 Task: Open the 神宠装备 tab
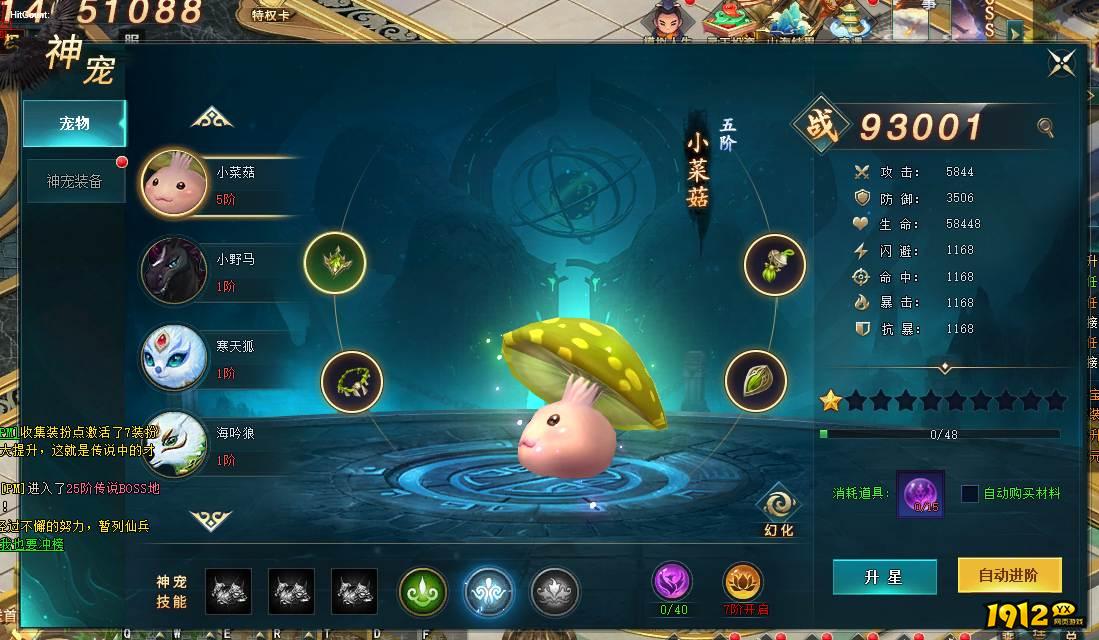tap(75, 181)
